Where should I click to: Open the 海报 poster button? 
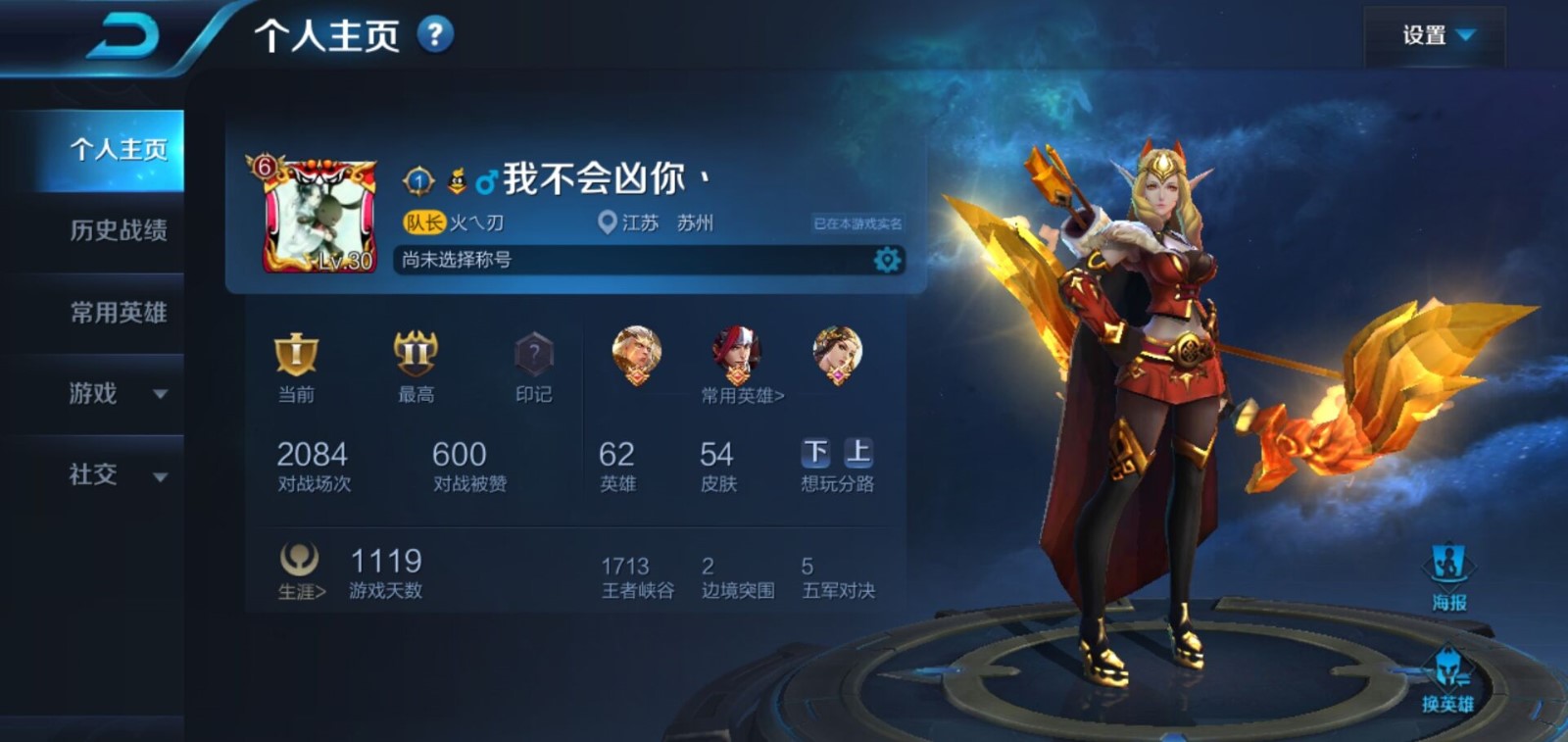[1448, 576]
